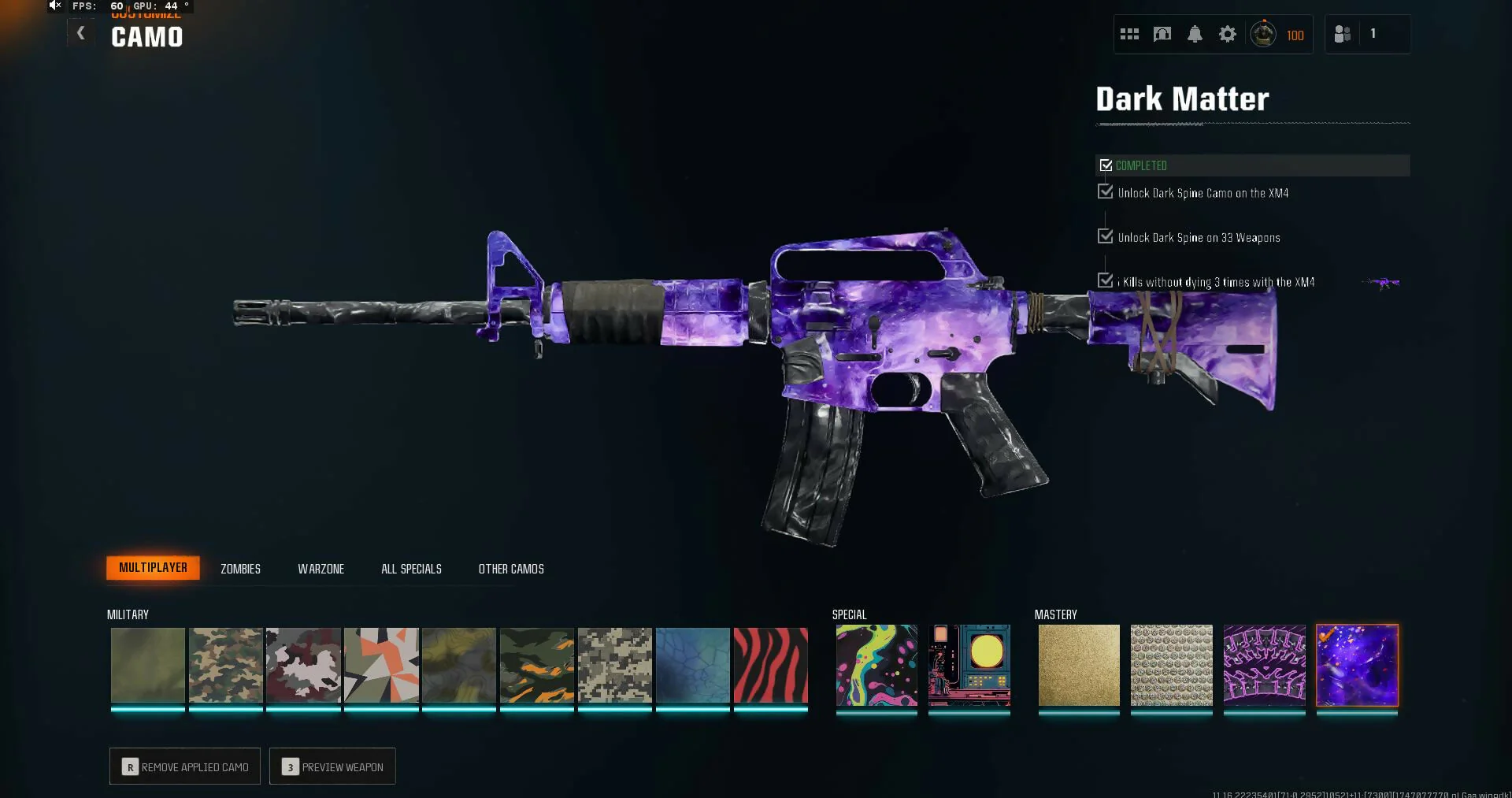Select the Multiplayer camo tab
This screenshot has height=798, width=1512.
pyautogui.click(x=153, y=568)
